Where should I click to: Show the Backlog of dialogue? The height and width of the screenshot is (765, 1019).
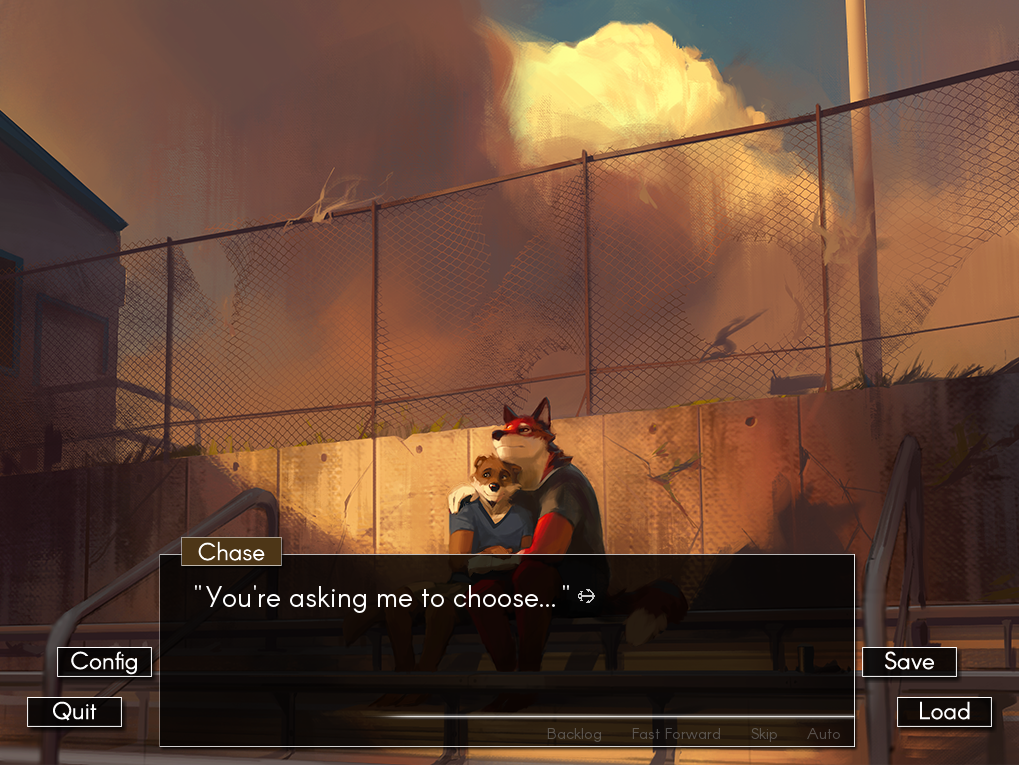click(574, 734)
